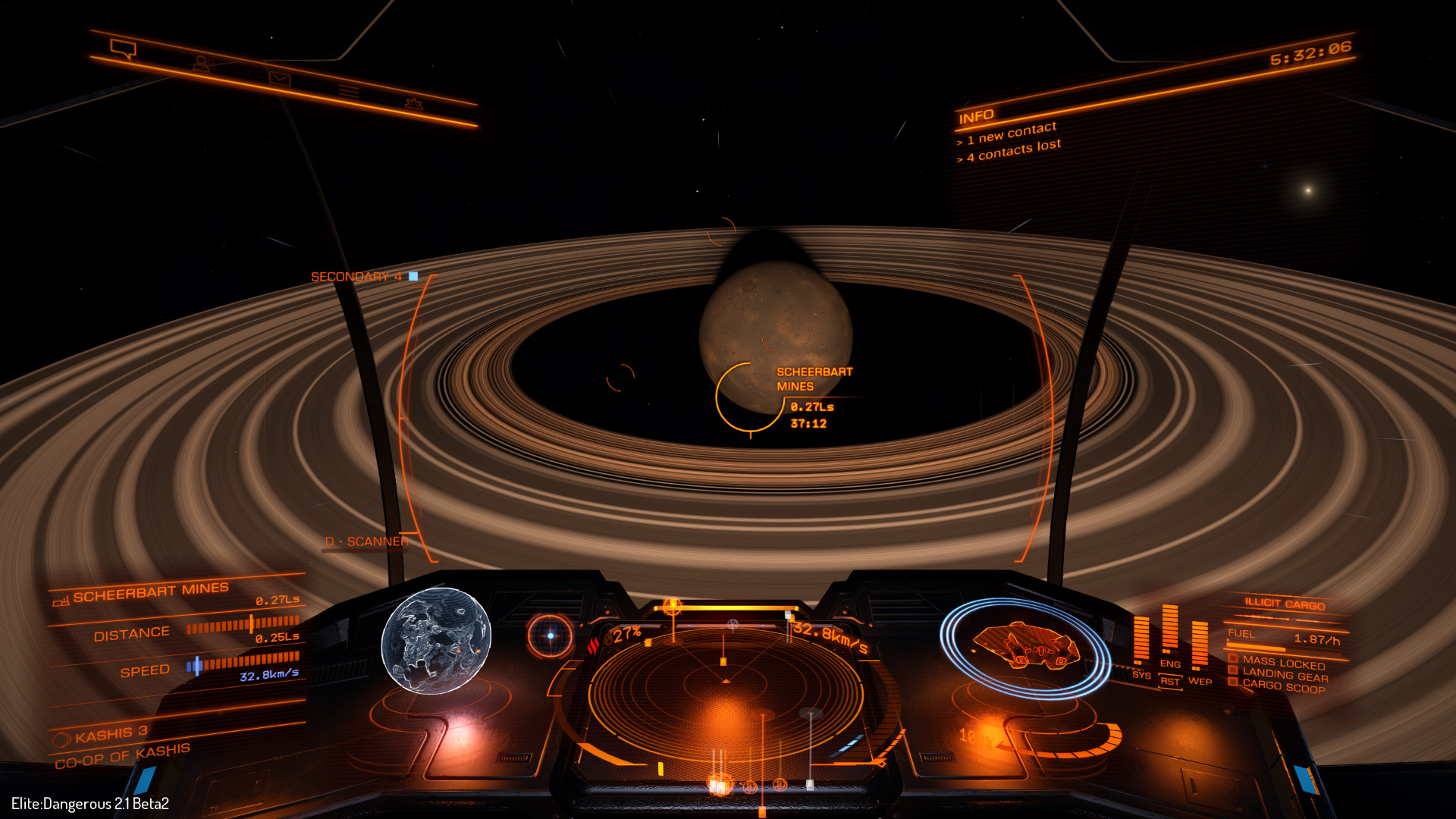The height and width of the screenshot is (819, 1456).
Task: Toggle the Landing Gear indicator
Action: click(1285, 675)
